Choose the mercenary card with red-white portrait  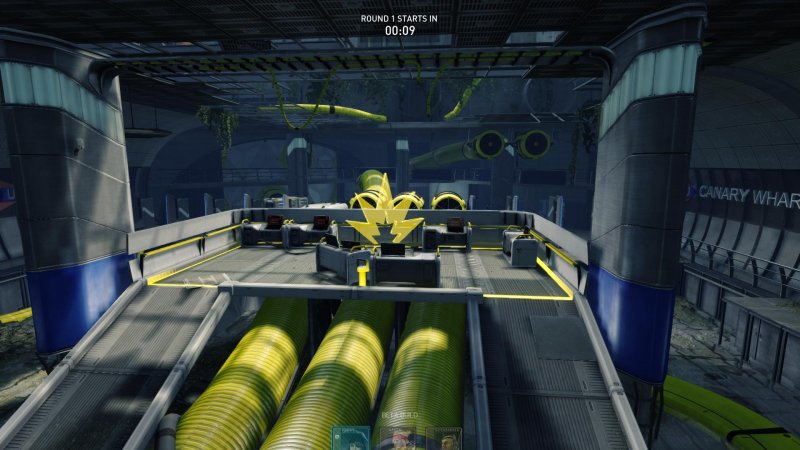pyautogui.click(x=398, y=439)
